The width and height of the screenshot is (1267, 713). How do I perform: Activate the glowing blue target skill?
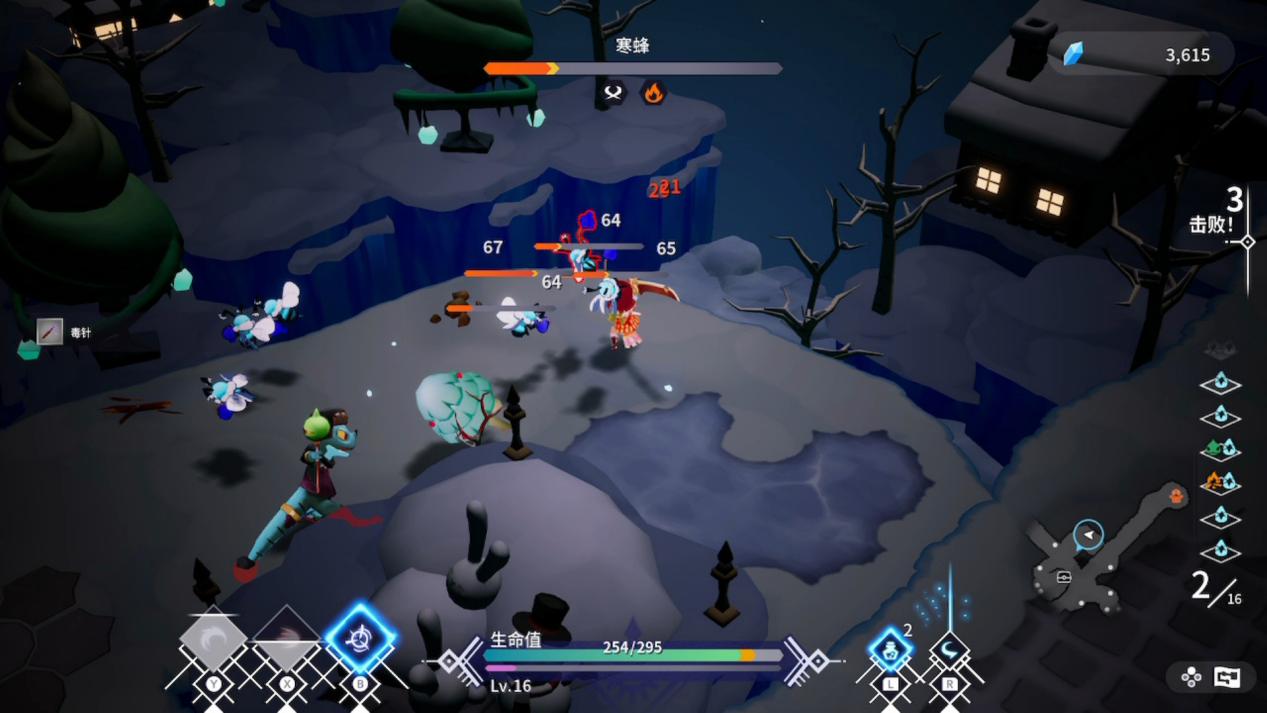pos(360,638)
